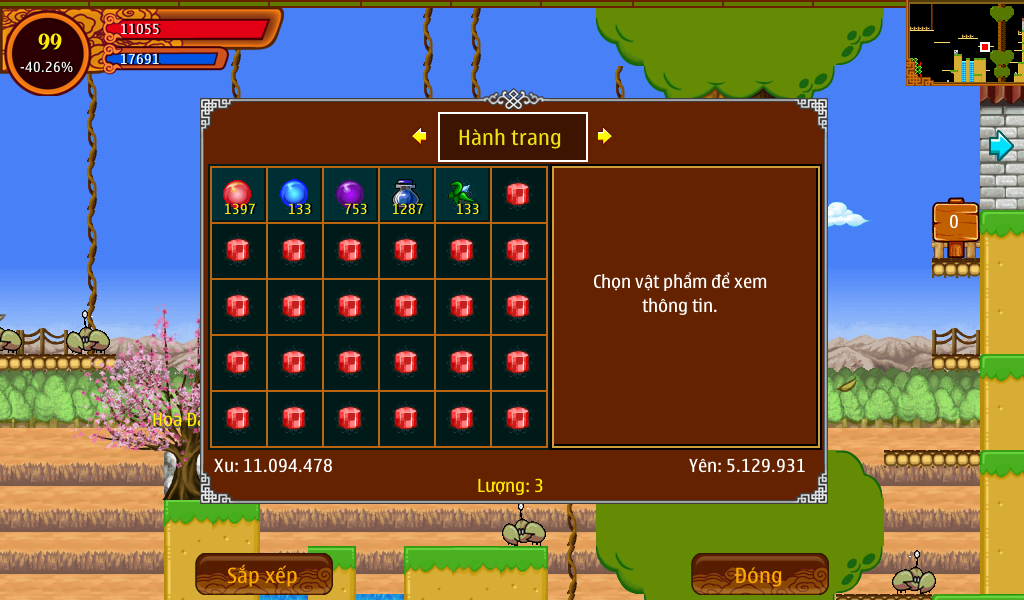The height and width of the screenshot is (600, 1024).
Task: Select the red orb stack of 1397
Action: 238,194
